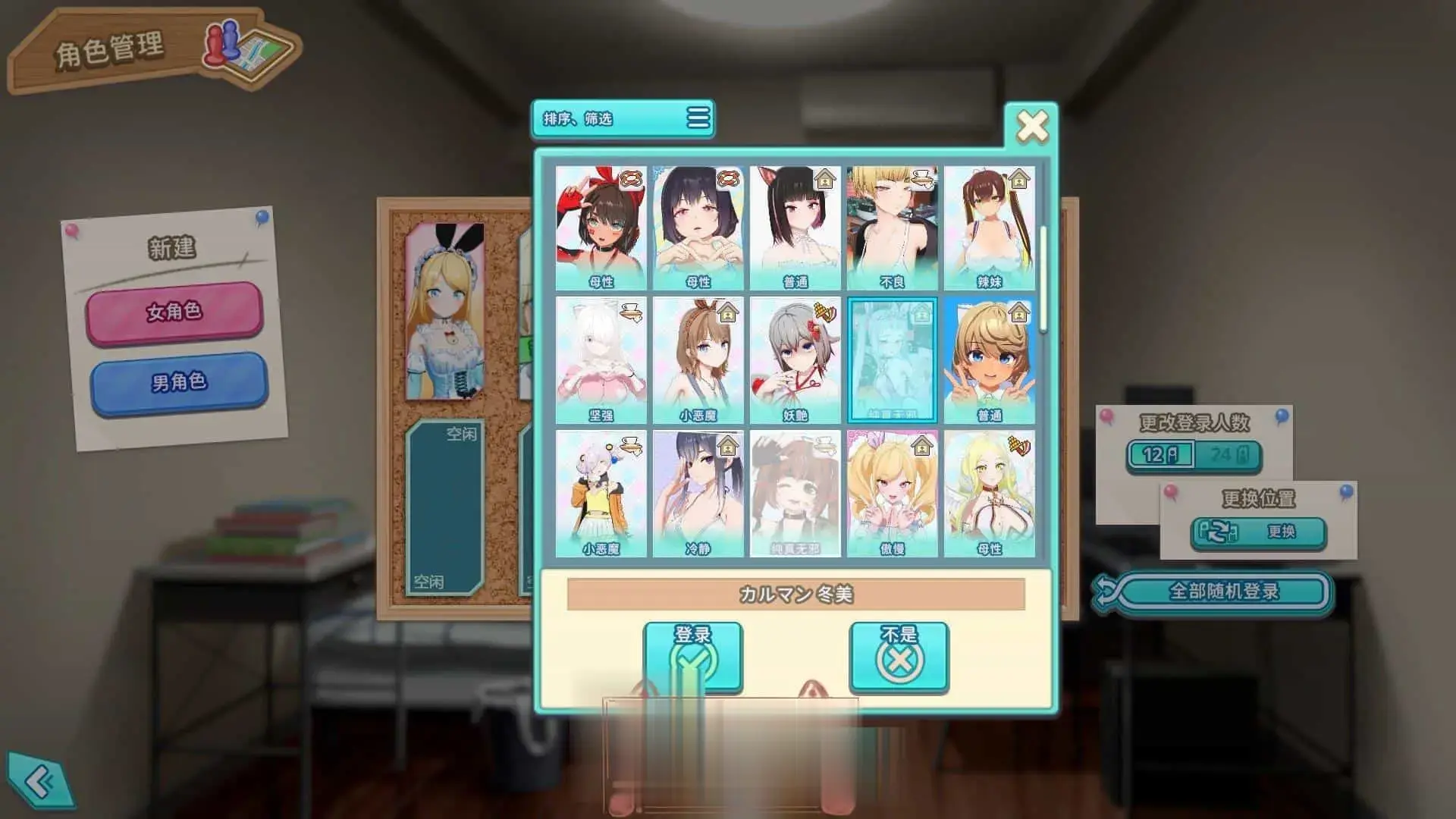Viewport: 1456px width, 819px height.
Task: Open the hamburger menu on the 排序、筛选 bar
Action: point(698,119)
